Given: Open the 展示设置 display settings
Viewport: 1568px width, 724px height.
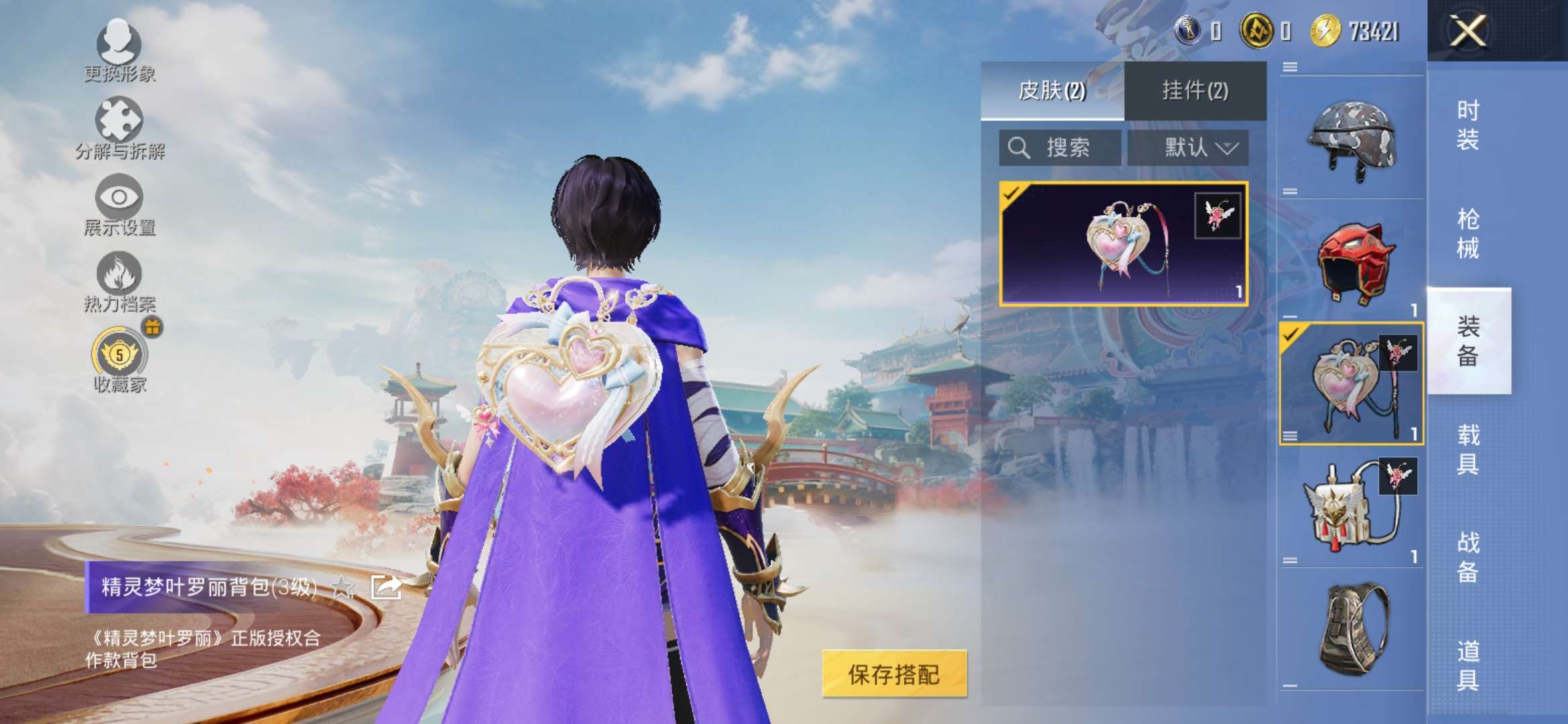Looking at the screenshot, I should click(x=119, y=208).
